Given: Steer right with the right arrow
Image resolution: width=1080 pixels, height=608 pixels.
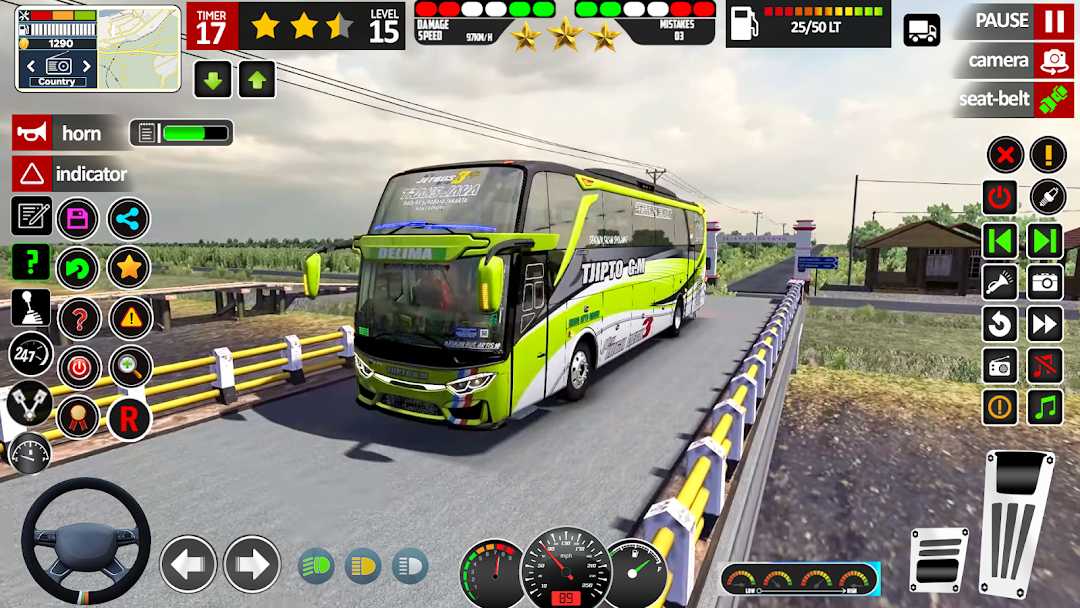Looking at the screenshot, I should coord(251,565).
